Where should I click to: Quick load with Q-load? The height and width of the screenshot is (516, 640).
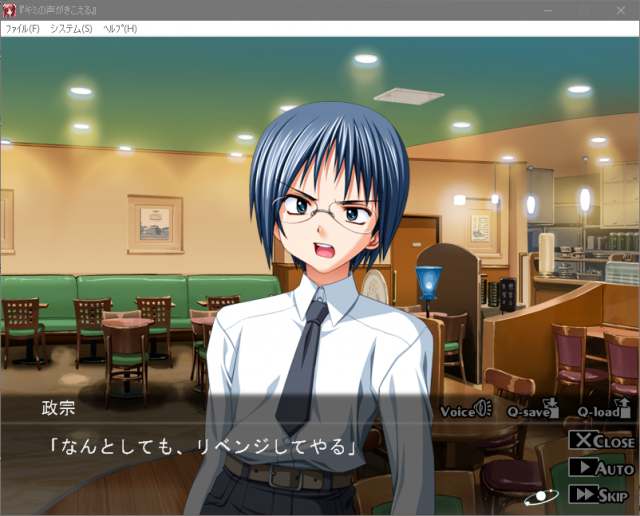604,410
